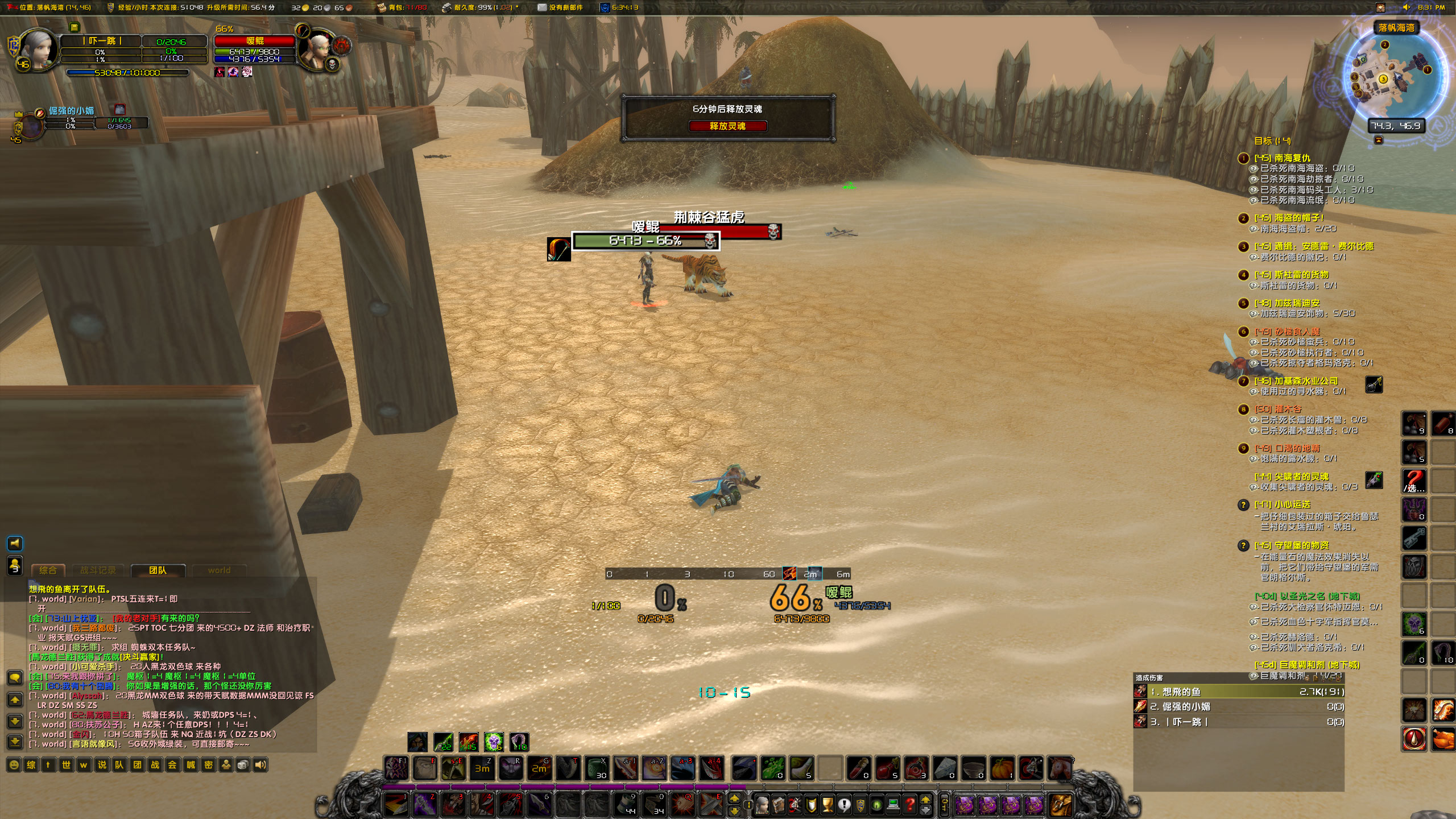Toggle the player silhouette icon in the chat channel row
Image resolution: width=1456 pixels, height=819 pixels.
click(x=226, y=765)
